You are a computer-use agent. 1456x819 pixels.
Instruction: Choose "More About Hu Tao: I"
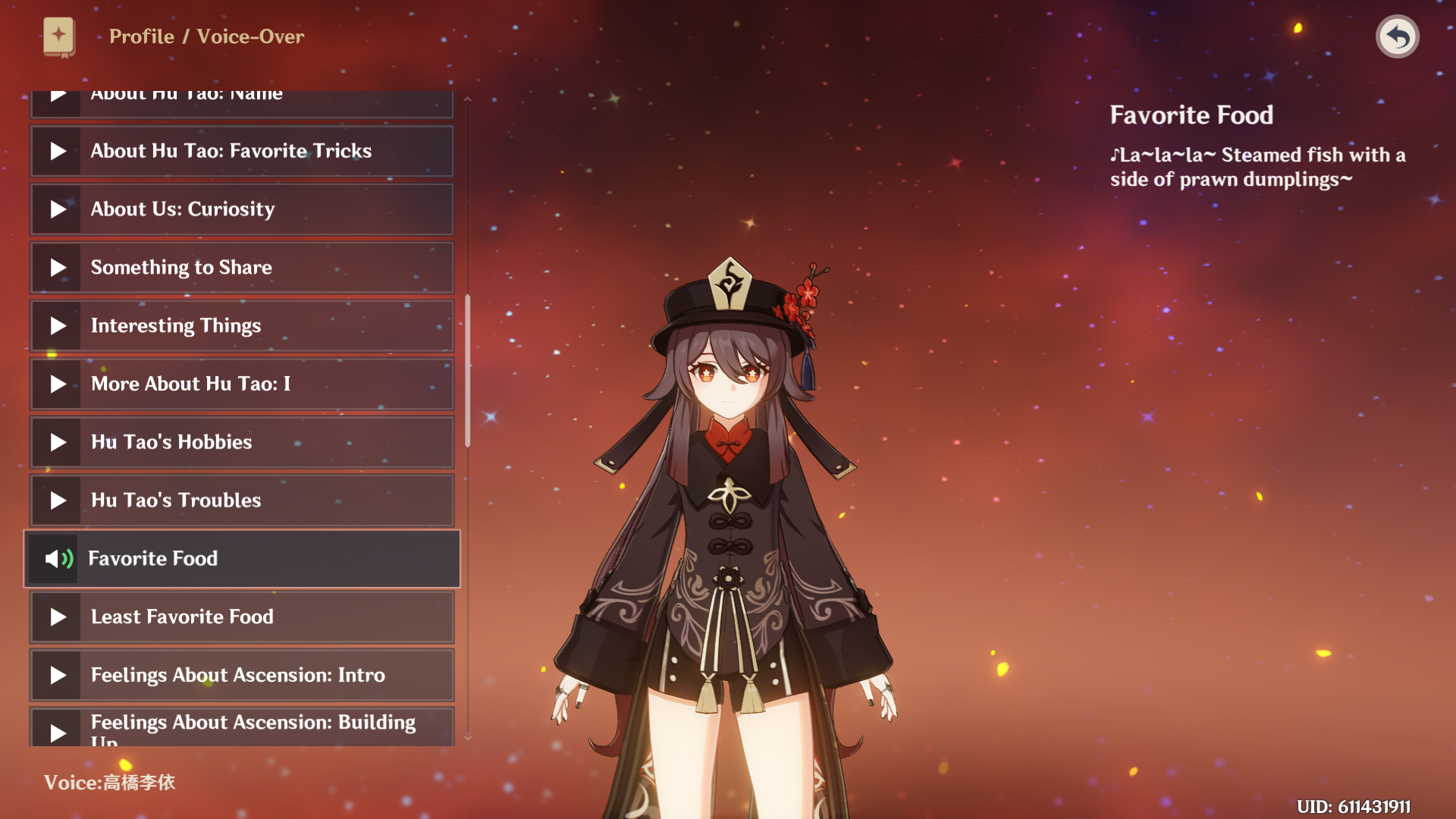tap(241, 384)
